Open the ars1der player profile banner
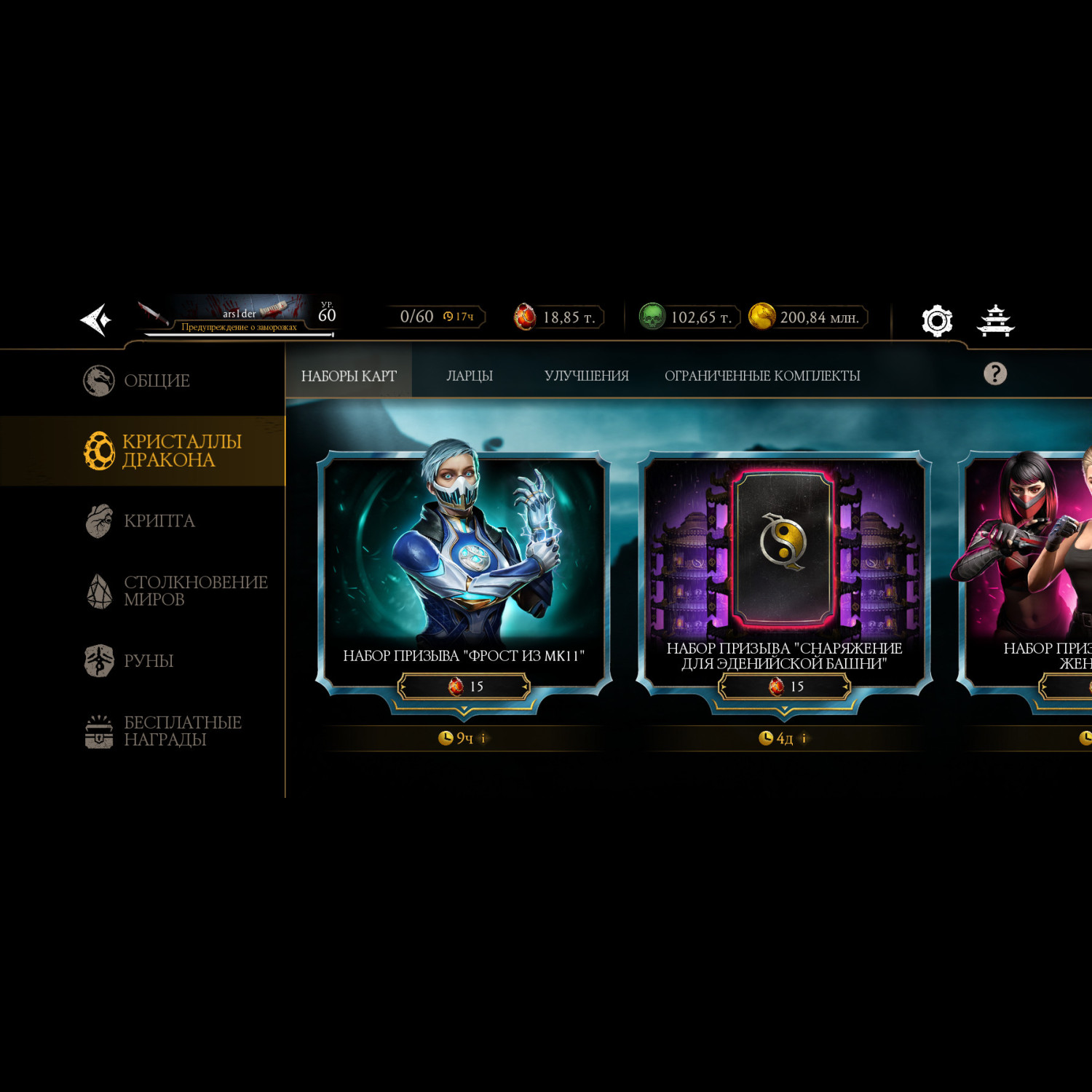 (238, 316)
